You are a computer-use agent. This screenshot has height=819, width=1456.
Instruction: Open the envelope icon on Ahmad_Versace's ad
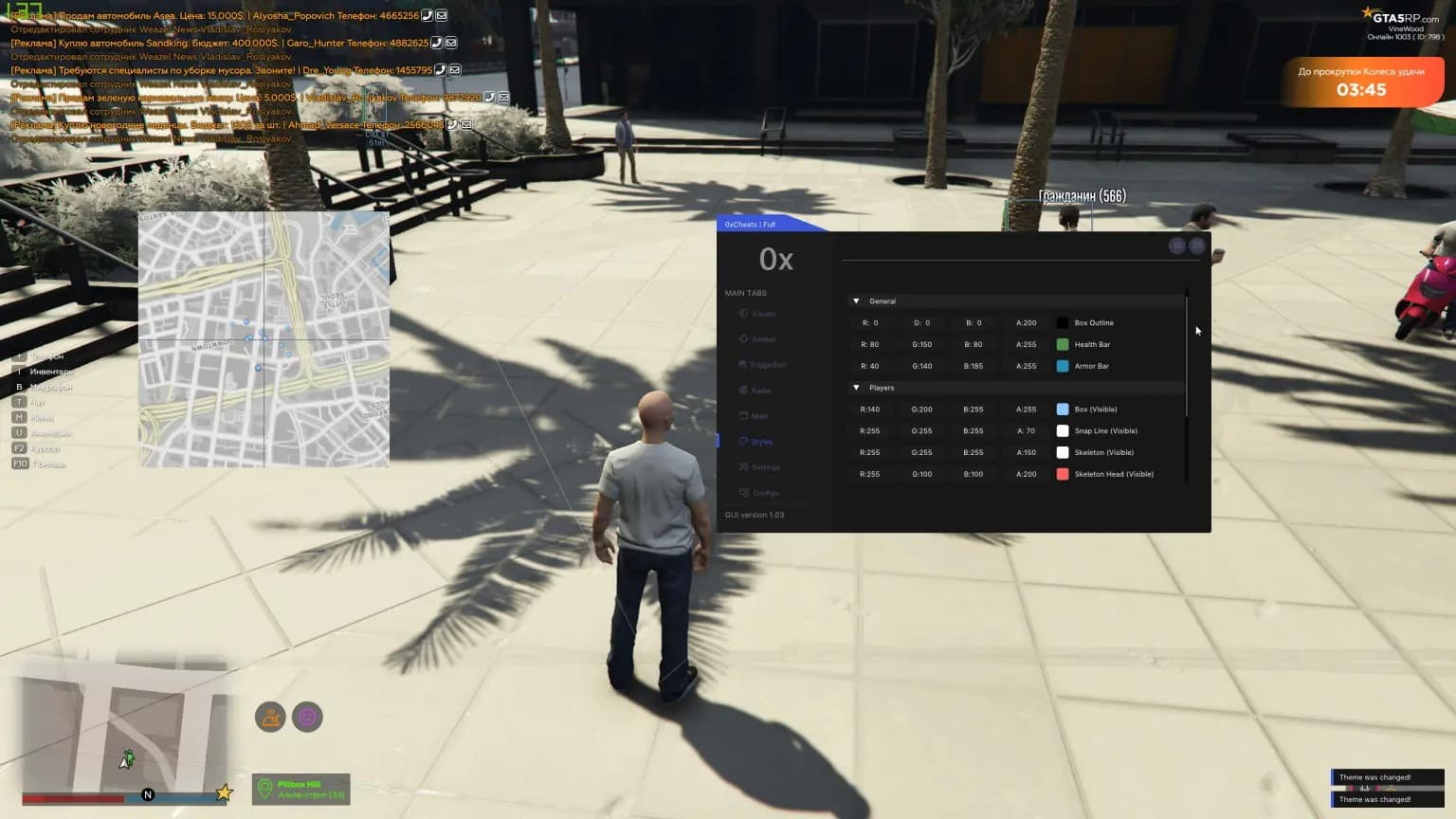(466, 124)
